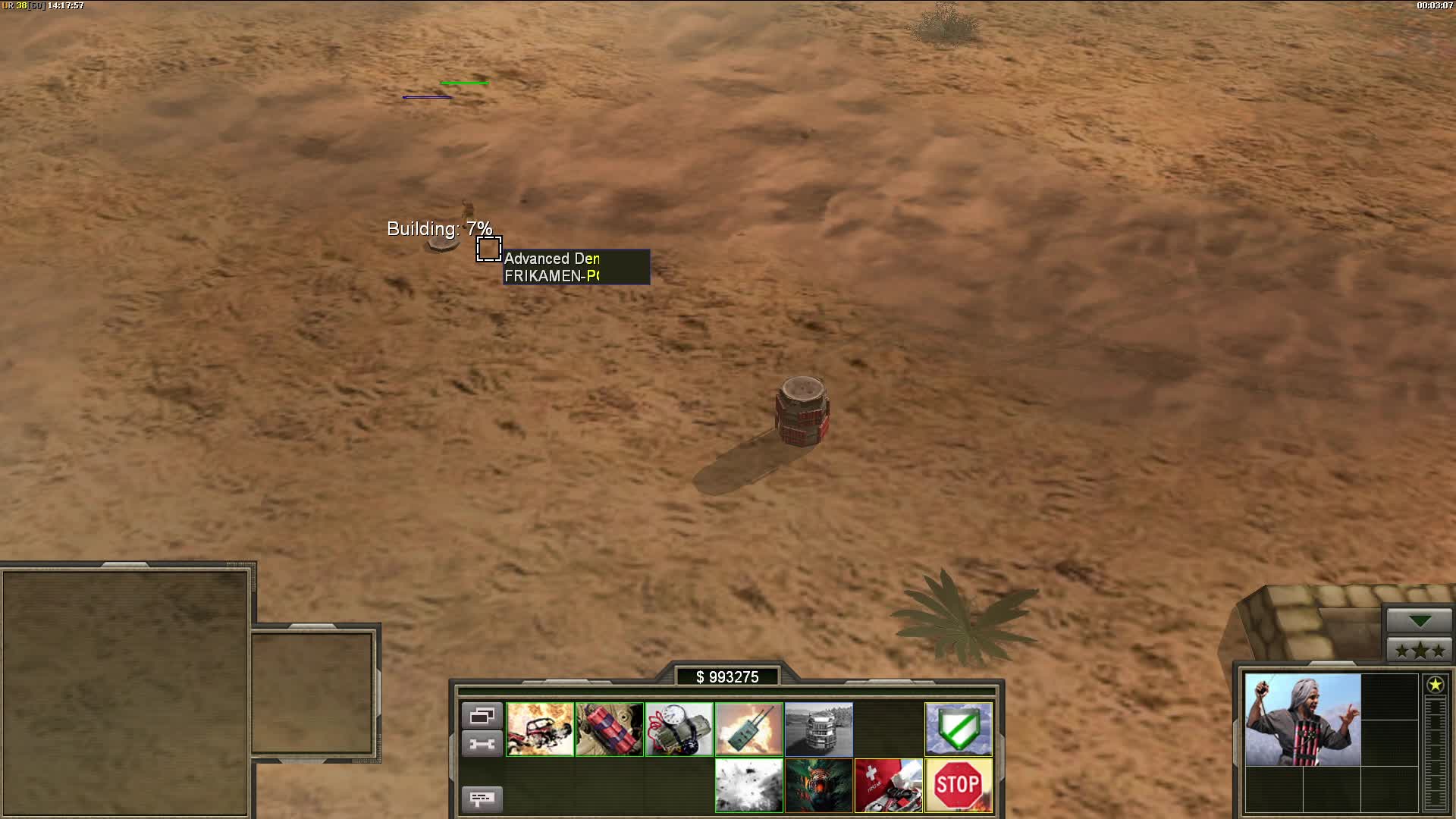The width and height of the screenshot is (1456, 819).
Task: Select the red dynamite demolition charge icon
Action: click(609, 730)
